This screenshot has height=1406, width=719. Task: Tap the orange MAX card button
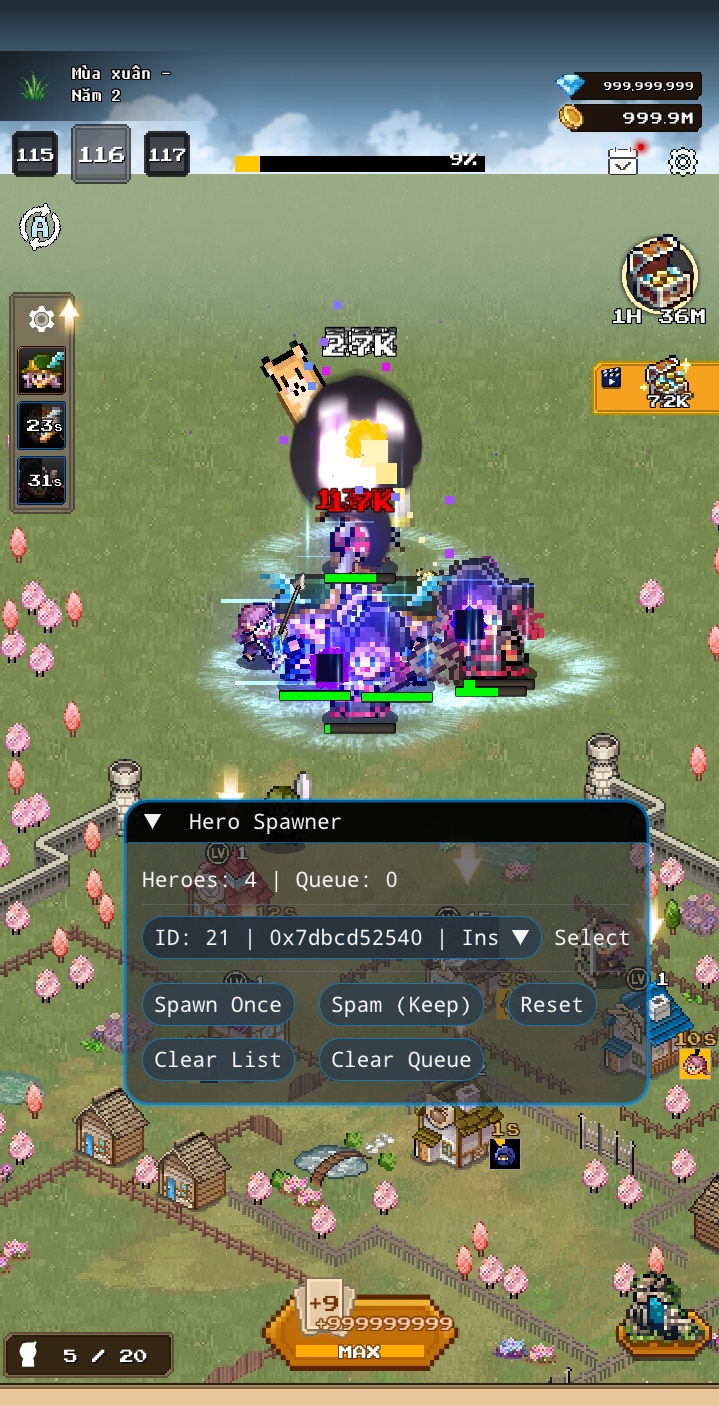359,1330
